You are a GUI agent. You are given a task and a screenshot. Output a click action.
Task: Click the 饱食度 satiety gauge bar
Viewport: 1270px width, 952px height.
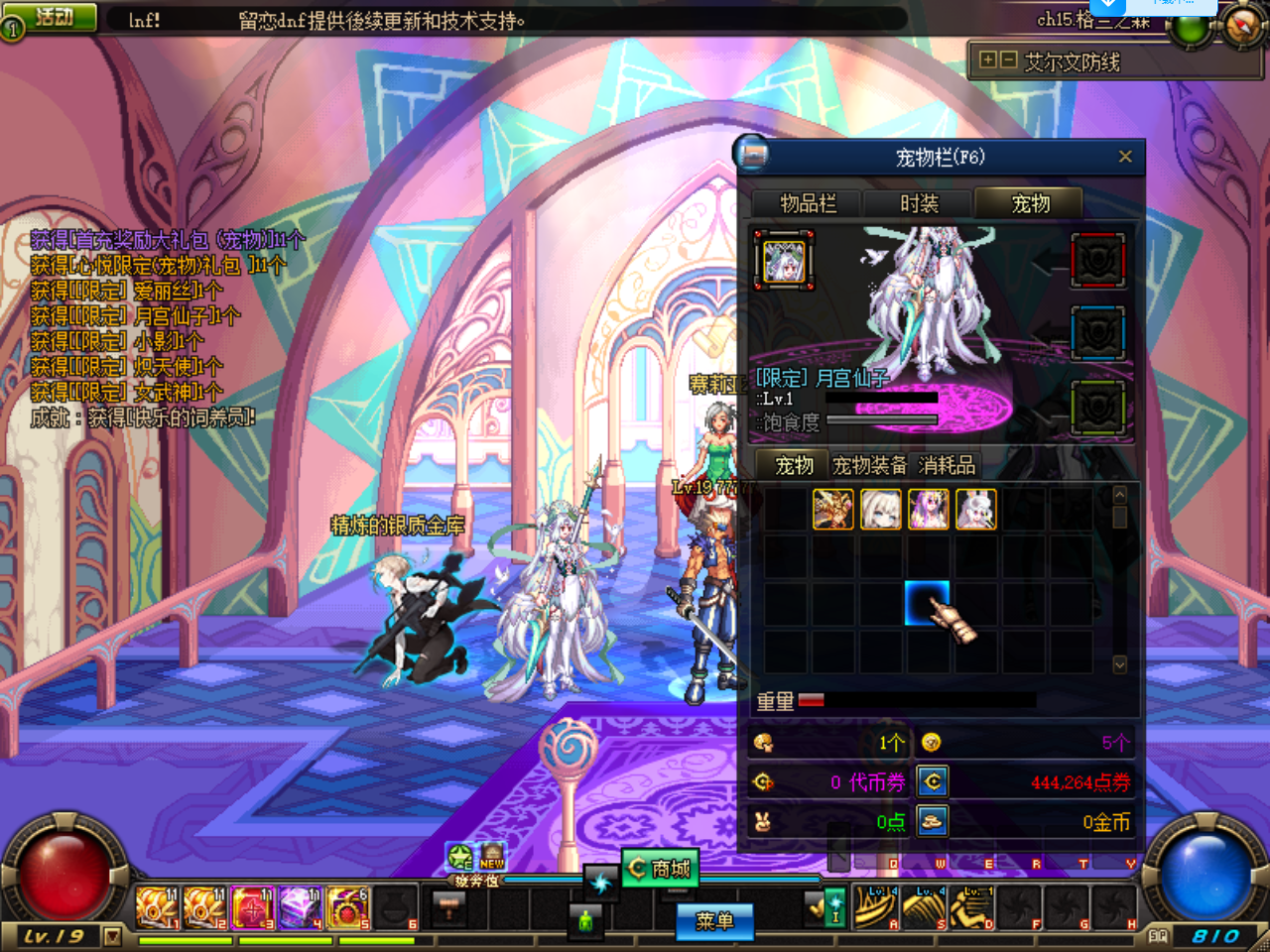pyautogui.click(x=883, y=418)
